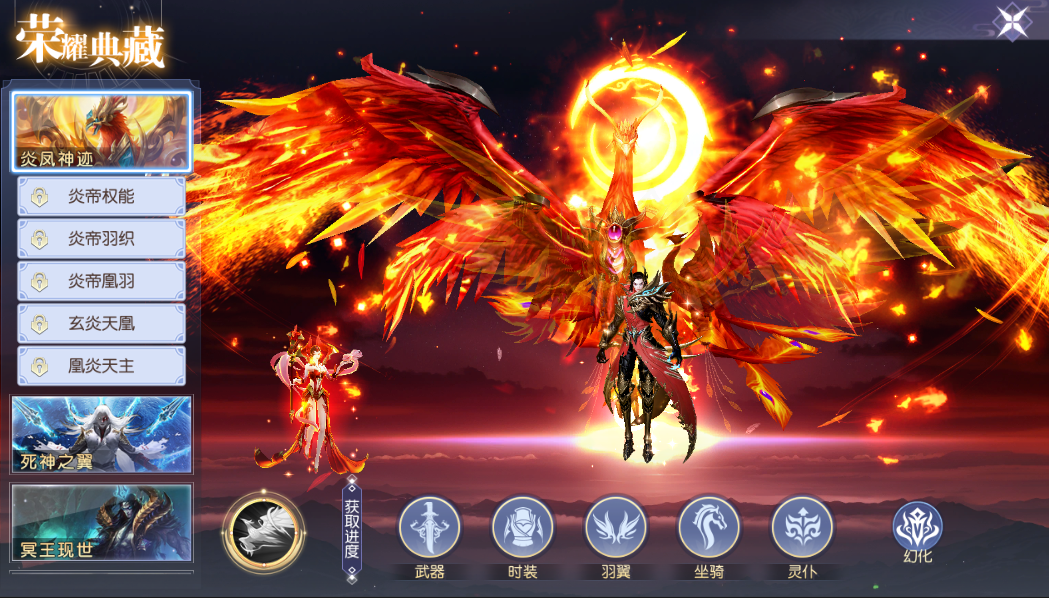Click the gold-ringed white beast medallion
The image size is (1049, 598).
click(263, 529)
